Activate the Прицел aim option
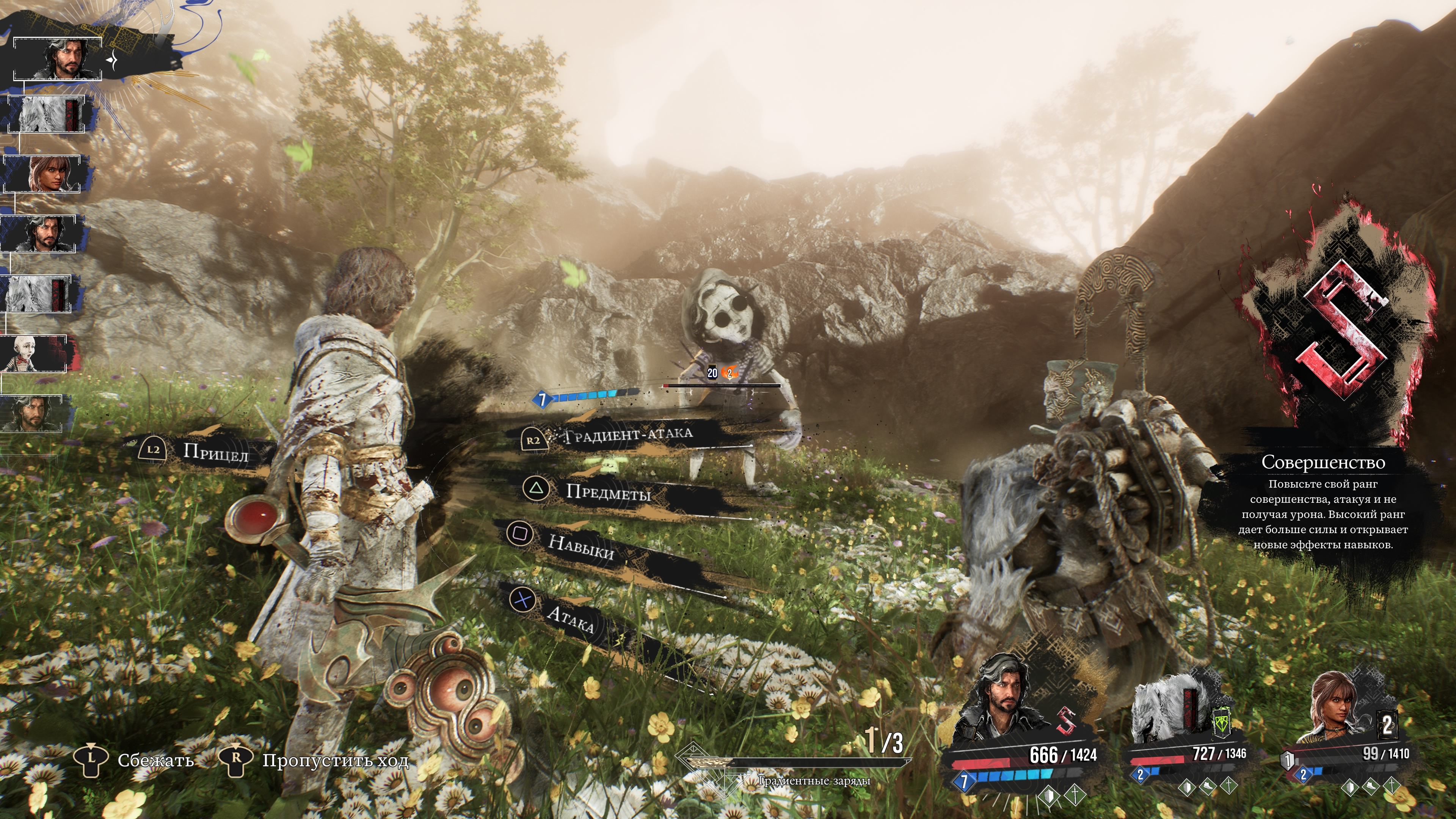The image size is (1456, 819). [215, 452]
